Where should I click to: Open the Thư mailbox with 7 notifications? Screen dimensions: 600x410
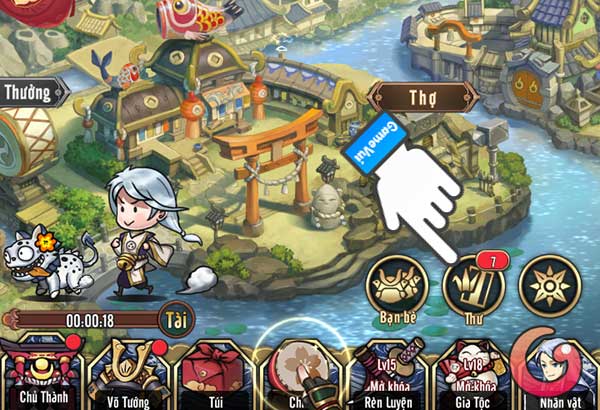[x=472, y=287]
